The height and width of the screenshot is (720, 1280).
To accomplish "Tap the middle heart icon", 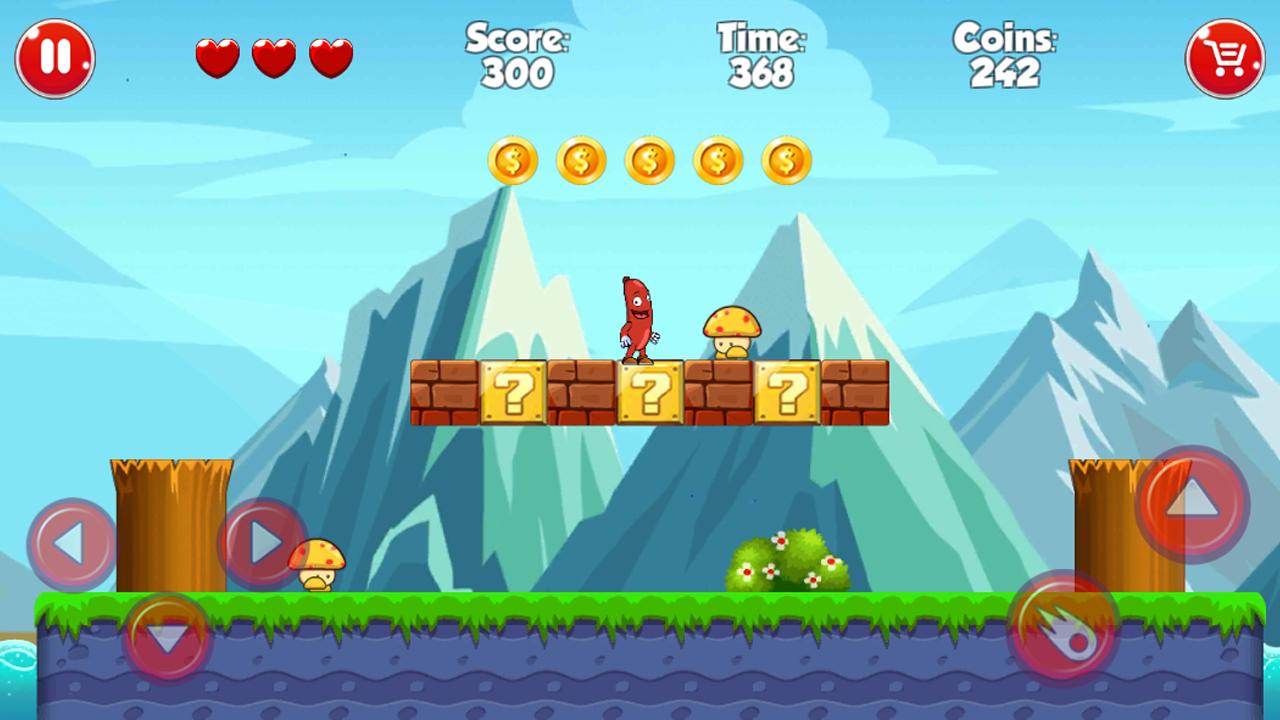I will [272, 57].
